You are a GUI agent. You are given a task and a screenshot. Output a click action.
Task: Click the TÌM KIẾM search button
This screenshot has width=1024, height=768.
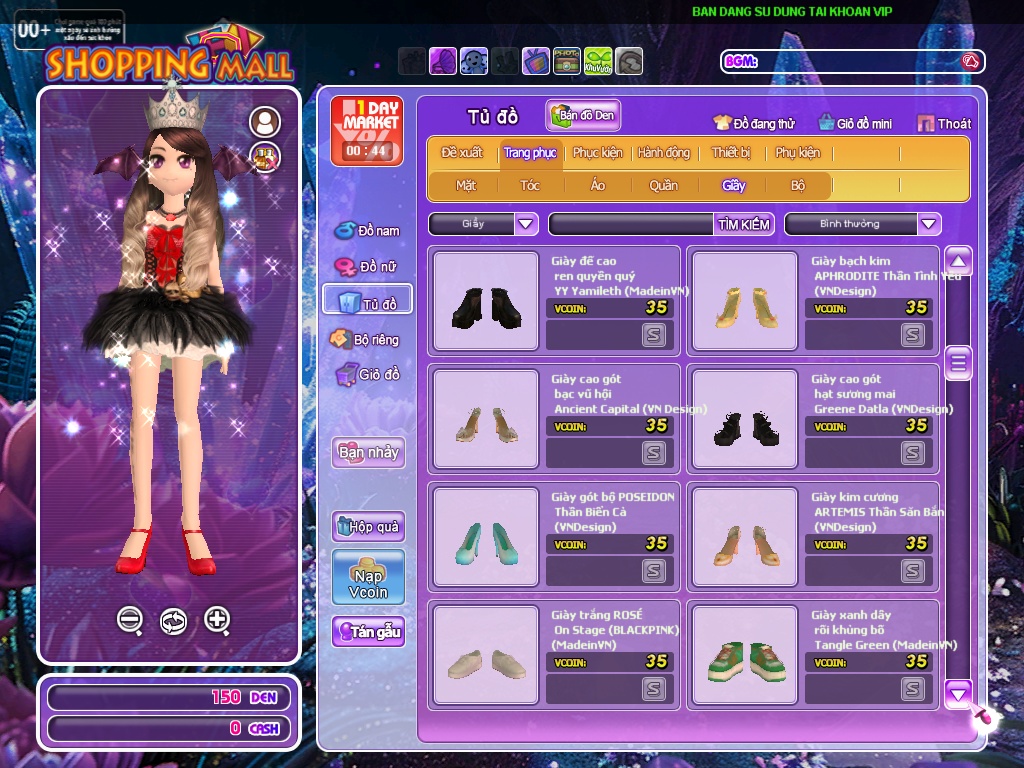[744, 224]
